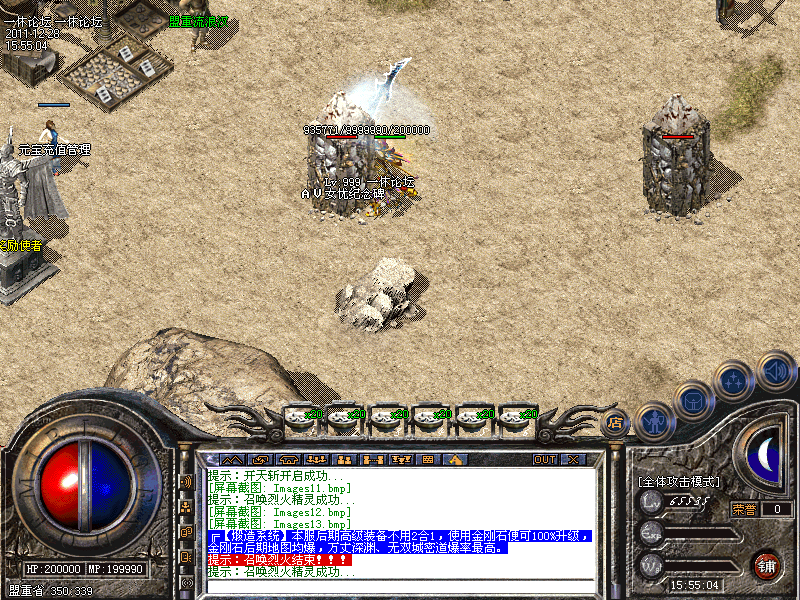Toggle the sound-wave chat filter on left strip
800x600 pixels.
pyautogui.click(x=186, y=481)
